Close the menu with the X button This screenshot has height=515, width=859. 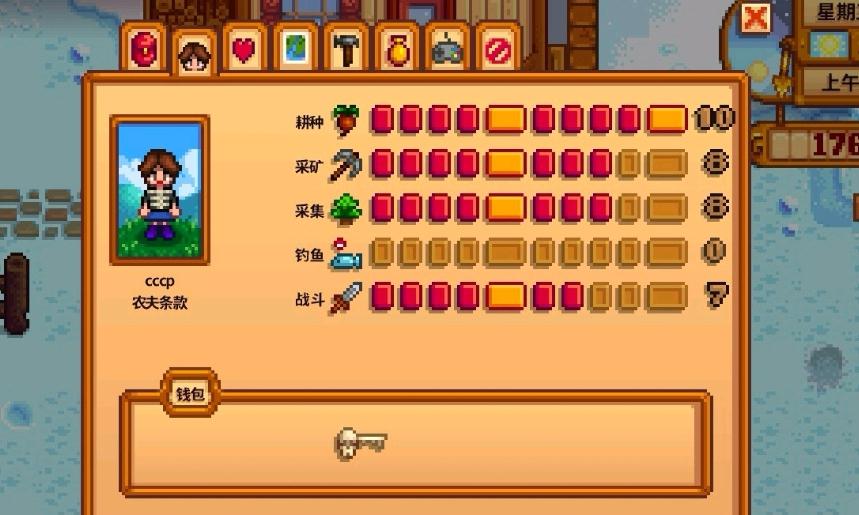(x=758, y=19)
